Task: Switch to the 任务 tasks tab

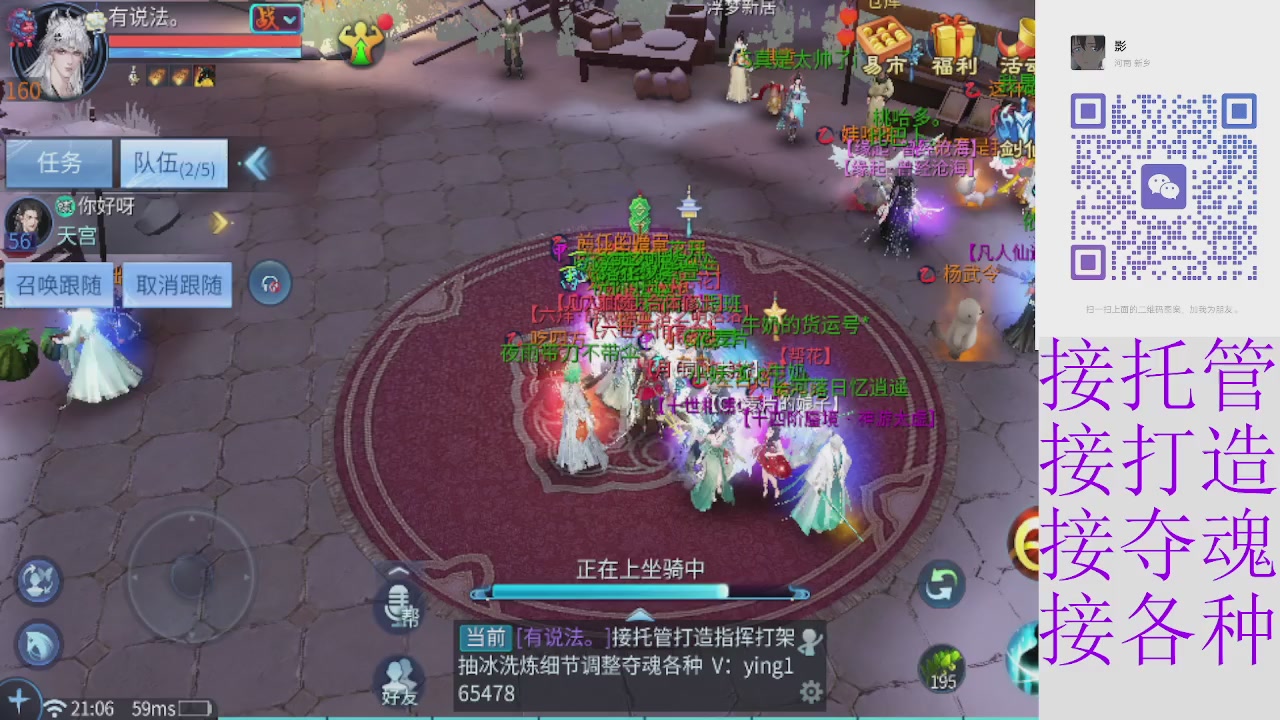Action: pyautogui.click(x=58, y=163)
